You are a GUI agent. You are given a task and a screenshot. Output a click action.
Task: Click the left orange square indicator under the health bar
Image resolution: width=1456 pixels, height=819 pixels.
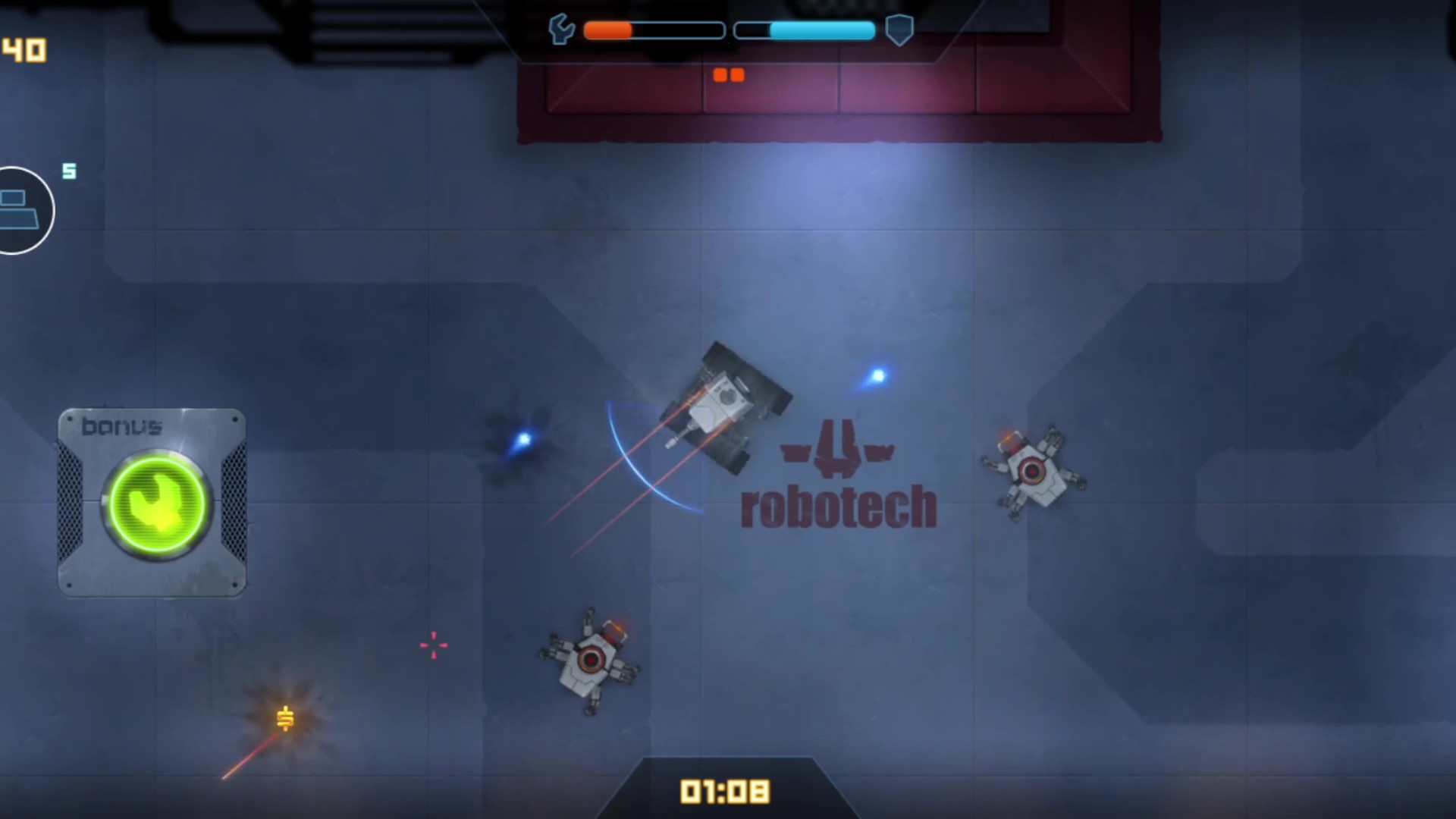pos(720,74)
